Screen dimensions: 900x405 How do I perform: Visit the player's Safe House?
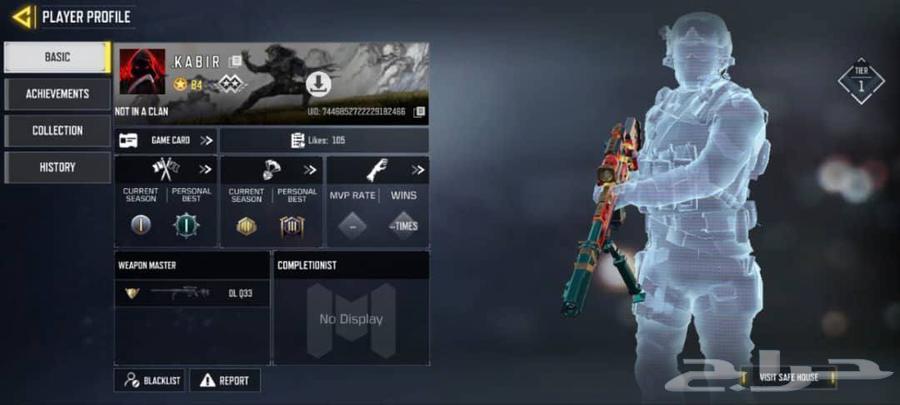coord(786,377)
